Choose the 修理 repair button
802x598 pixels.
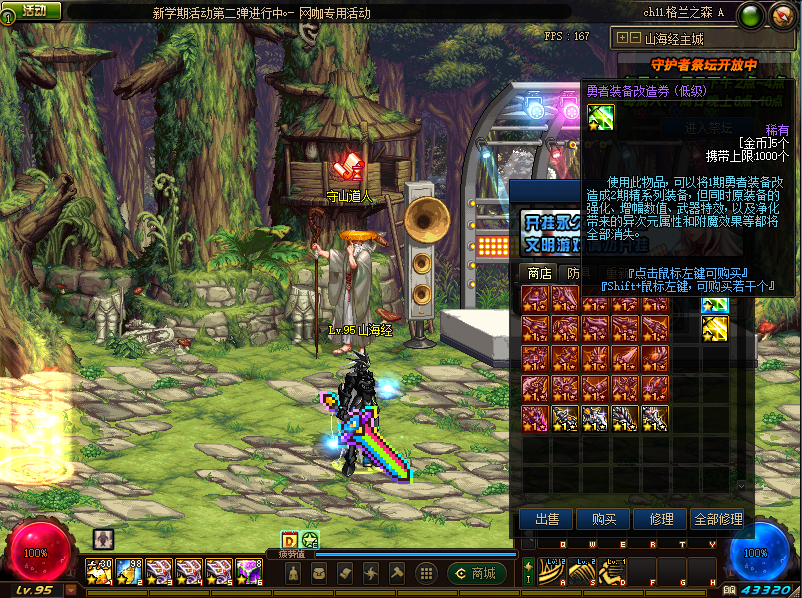click(660, 519)
